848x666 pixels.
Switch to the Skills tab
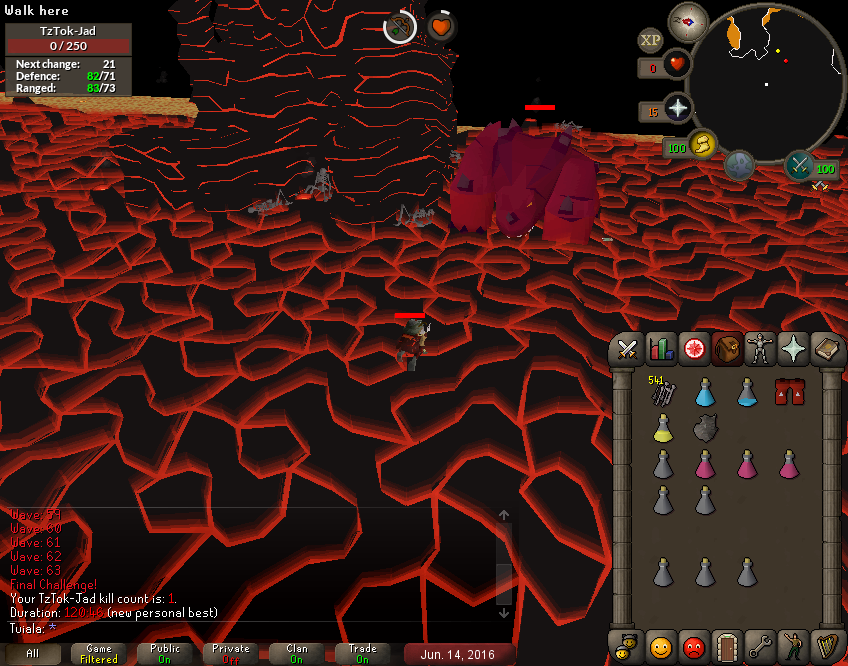coord(661,349)
